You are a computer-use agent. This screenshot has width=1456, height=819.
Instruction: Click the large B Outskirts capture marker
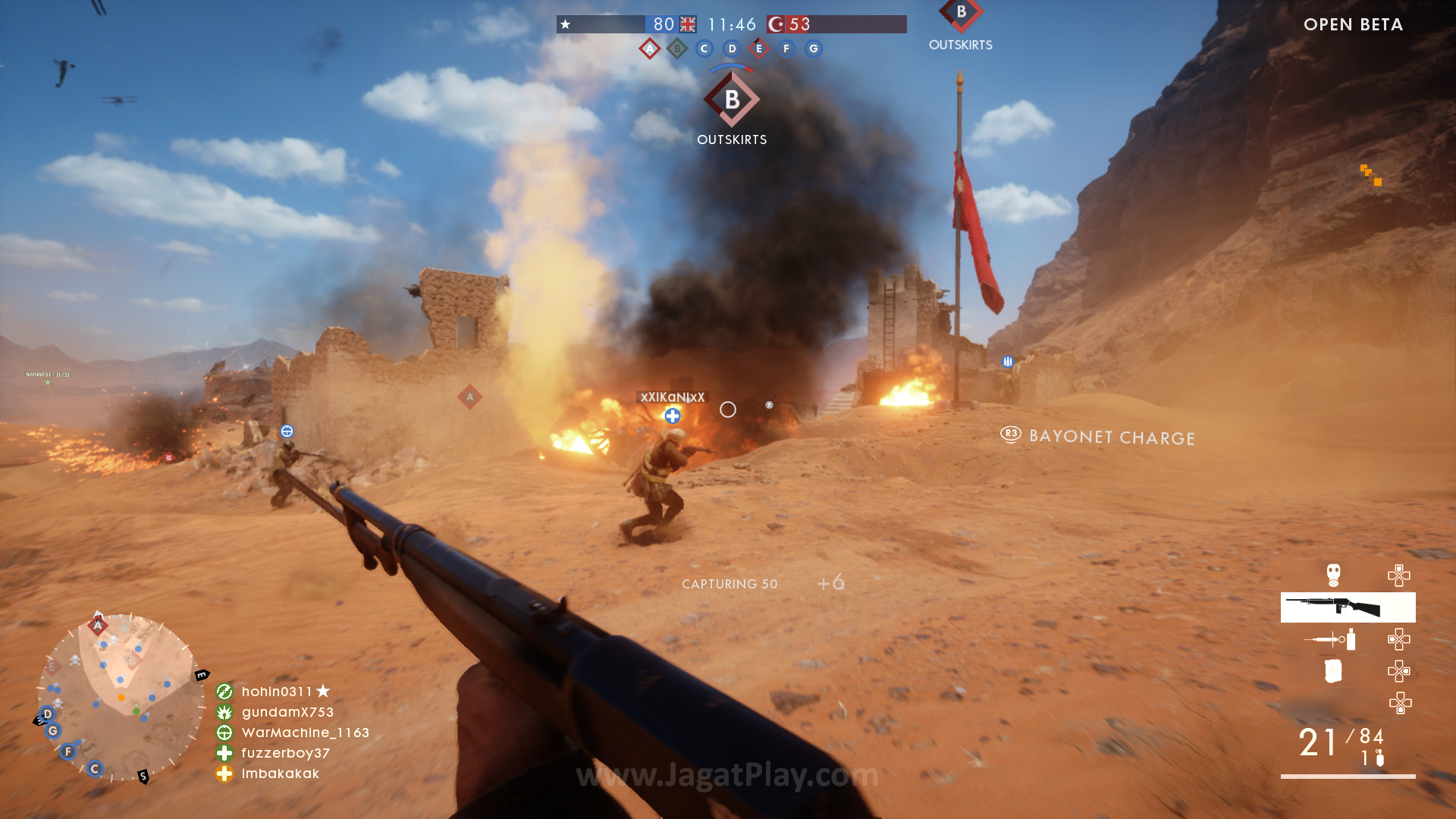click(732, 100)
